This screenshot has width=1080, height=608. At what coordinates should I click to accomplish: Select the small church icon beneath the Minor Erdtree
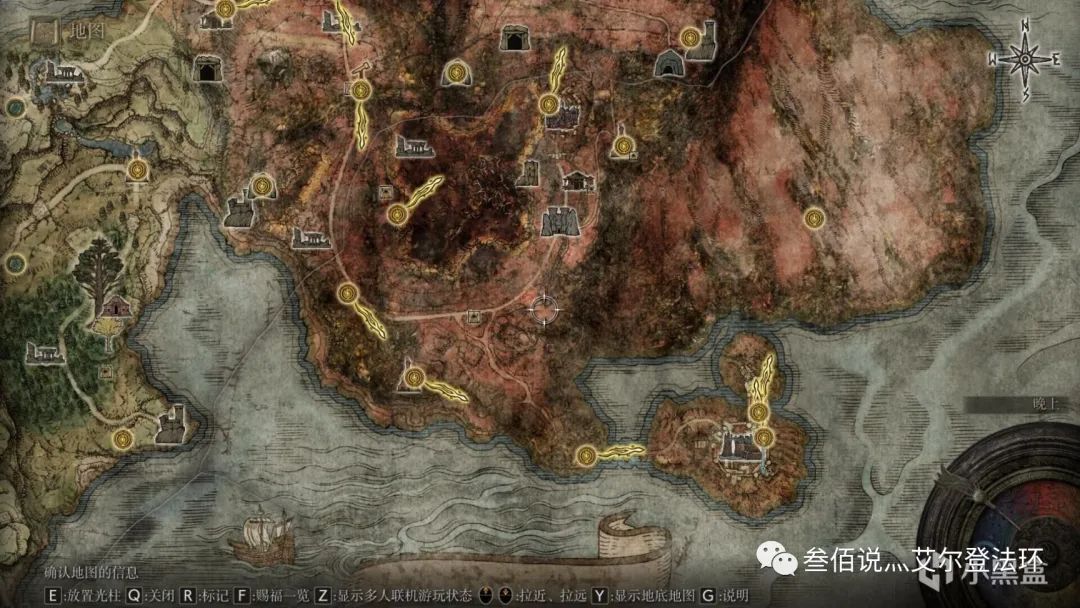tap(116, 306)
